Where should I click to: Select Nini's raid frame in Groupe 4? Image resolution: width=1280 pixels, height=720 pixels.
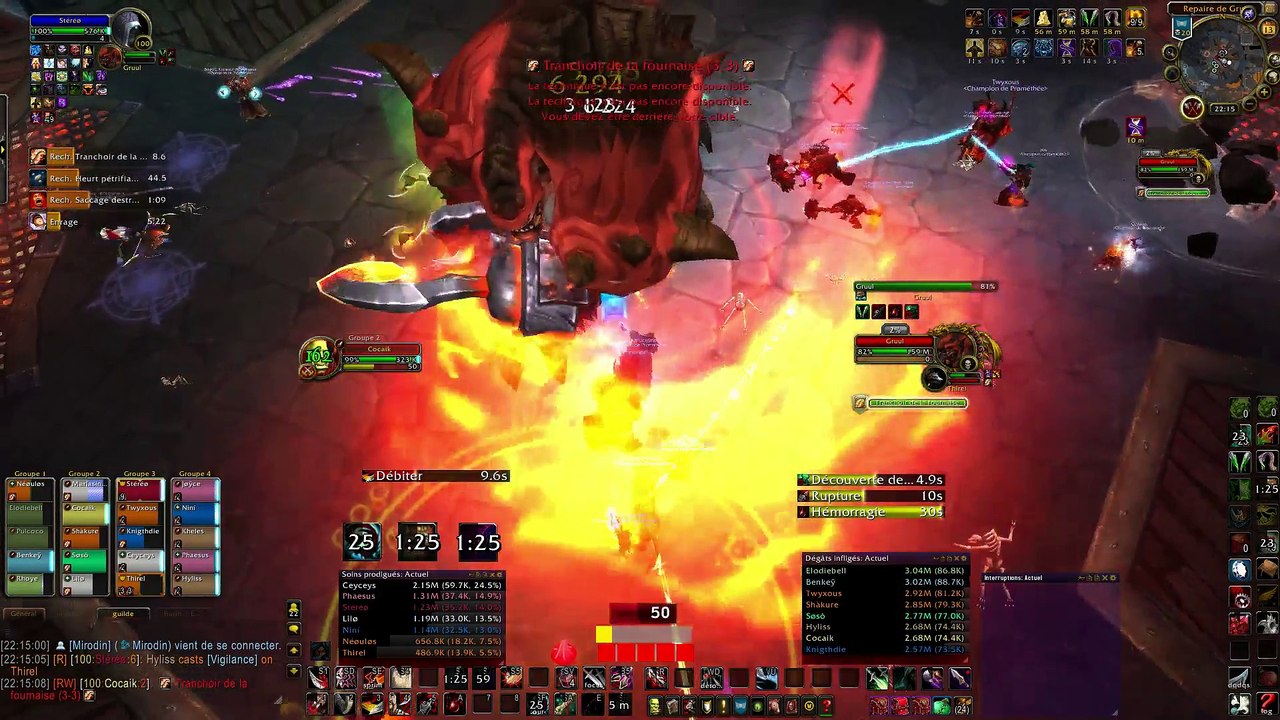pos(195,507)
